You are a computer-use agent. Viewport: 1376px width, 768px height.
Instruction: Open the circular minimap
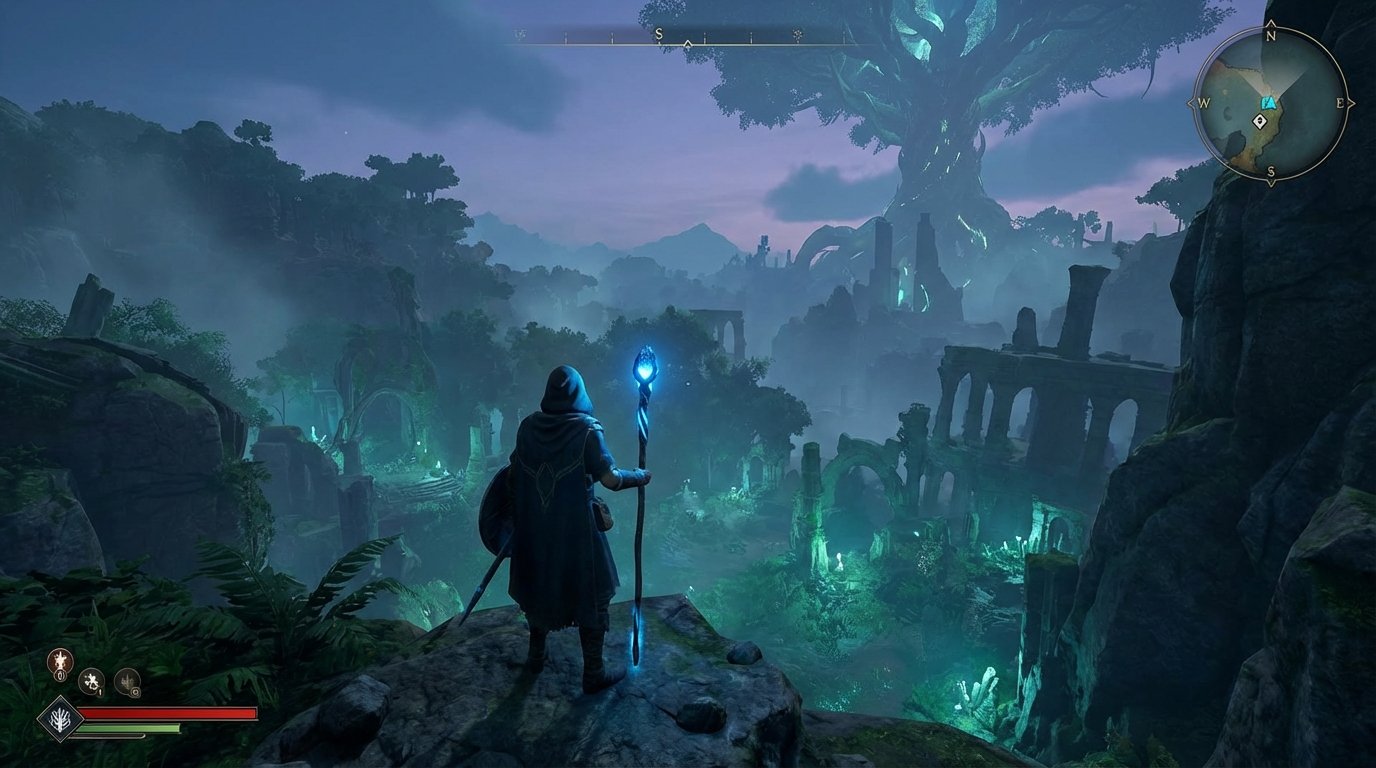[1272, 103]
